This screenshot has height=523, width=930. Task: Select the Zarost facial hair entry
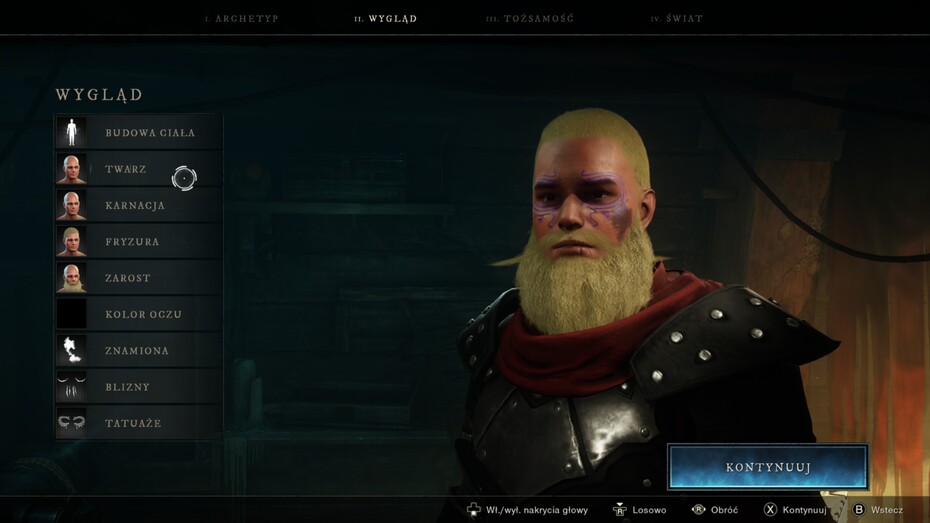139,278
